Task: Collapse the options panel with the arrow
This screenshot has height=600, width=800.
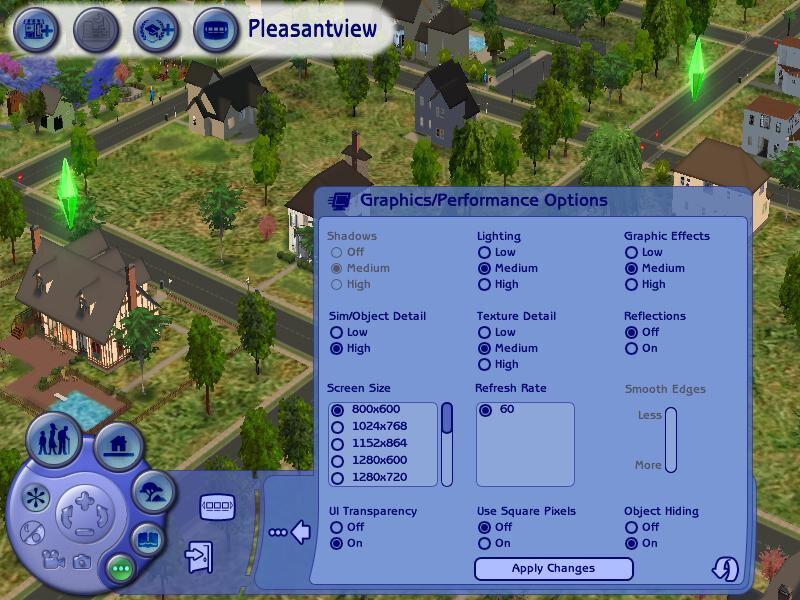Action: tap(299, 532)
